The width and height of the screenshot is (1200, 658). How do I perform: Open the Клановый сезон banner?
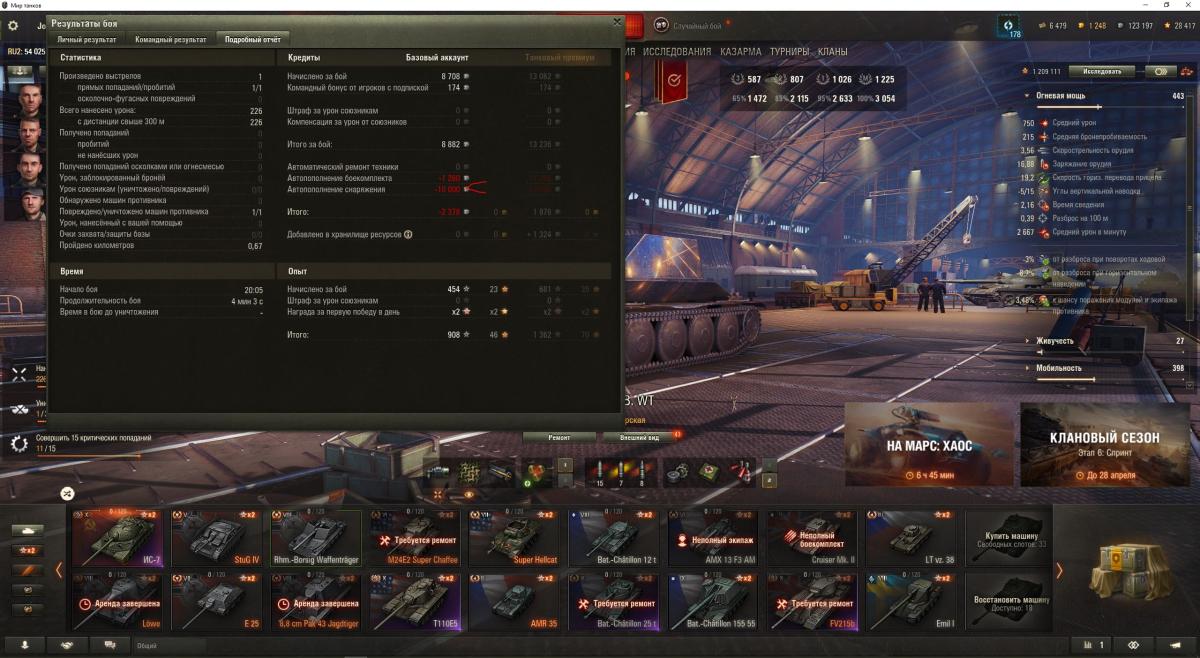pos(1105,443)
